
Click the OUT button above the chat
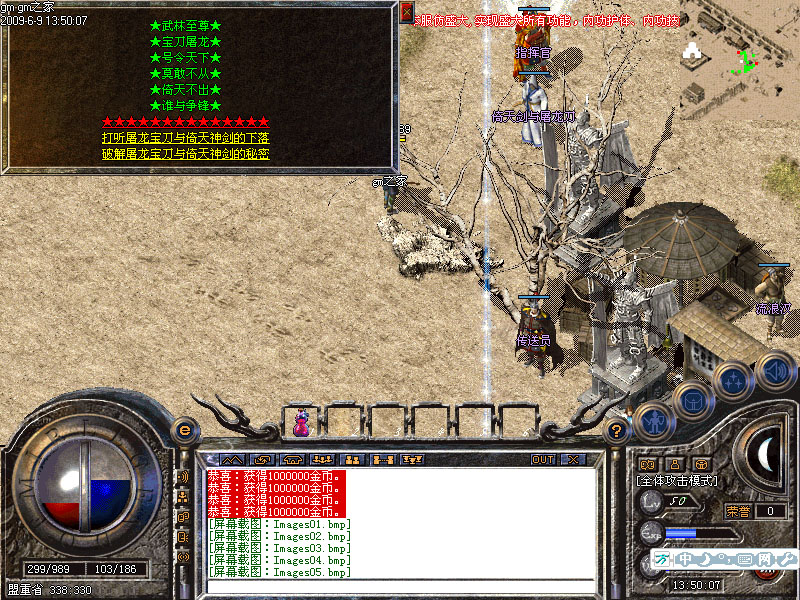pyautogui.click(x=542, y=460)
